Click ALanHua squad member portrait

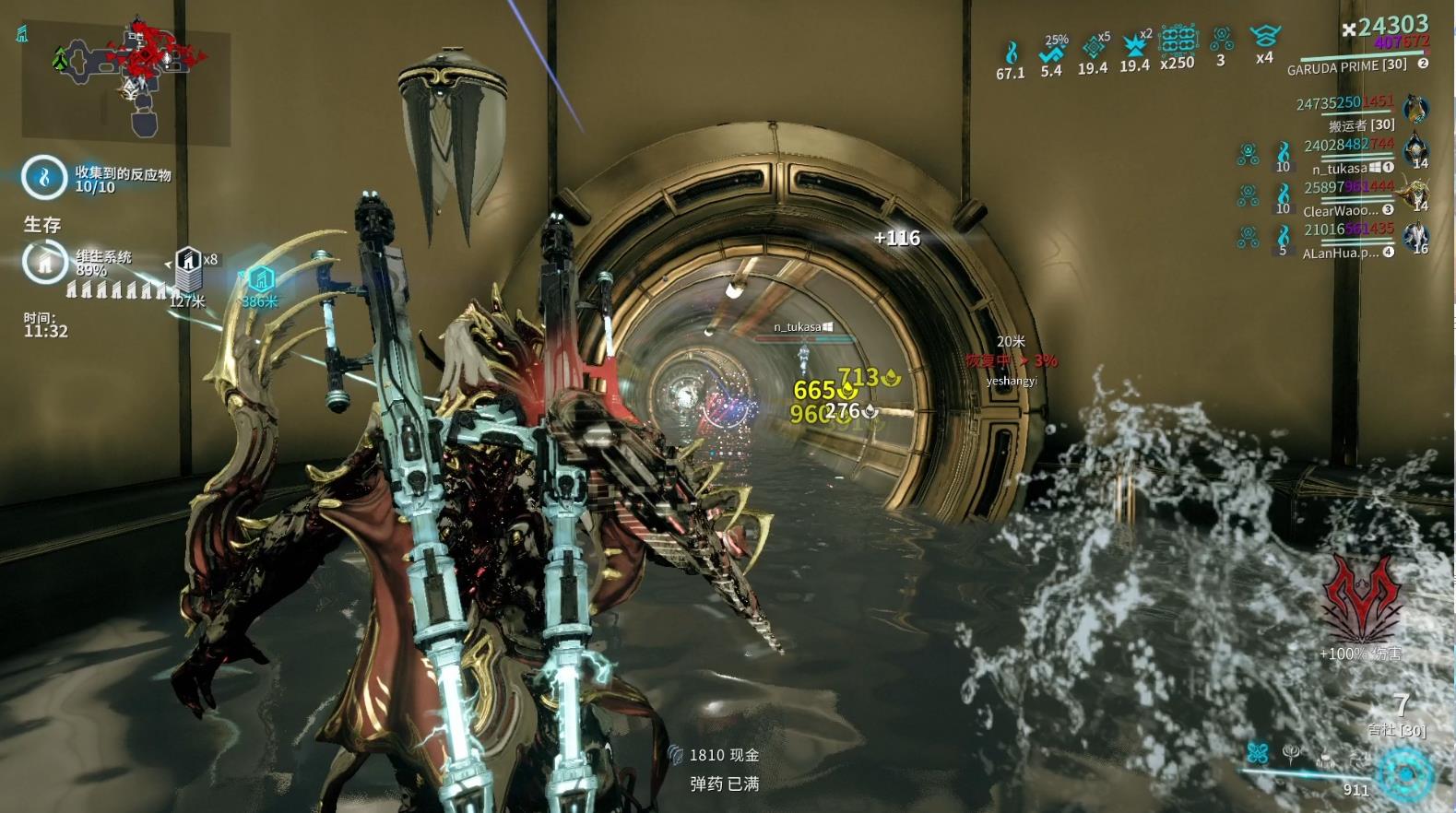[1415, 235]
